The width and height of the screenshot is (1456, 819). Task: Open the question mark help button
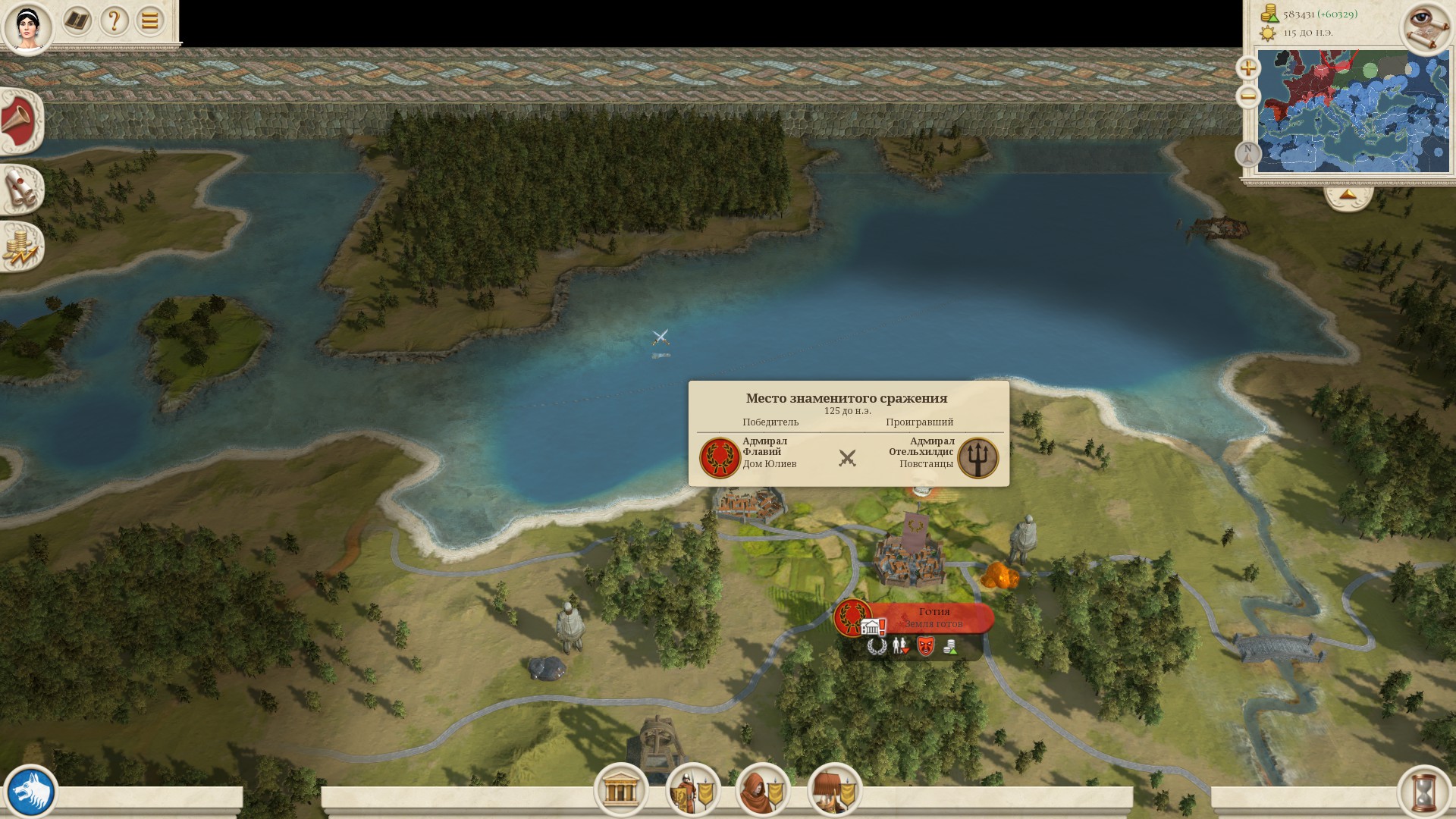pos(114,20)
